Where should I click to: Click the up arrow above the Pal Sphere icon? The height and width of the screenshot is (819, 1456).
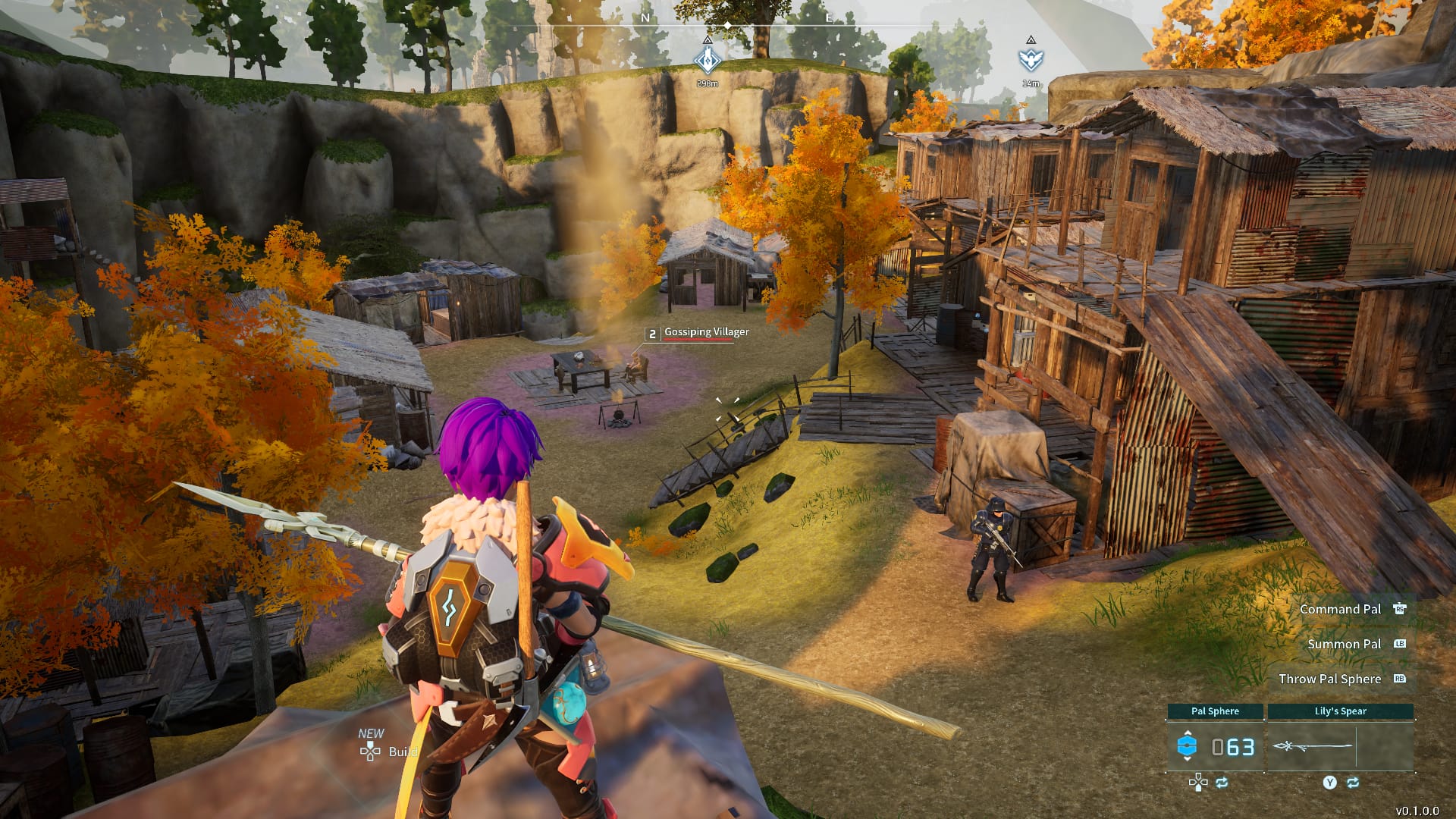click(1188, 733)
